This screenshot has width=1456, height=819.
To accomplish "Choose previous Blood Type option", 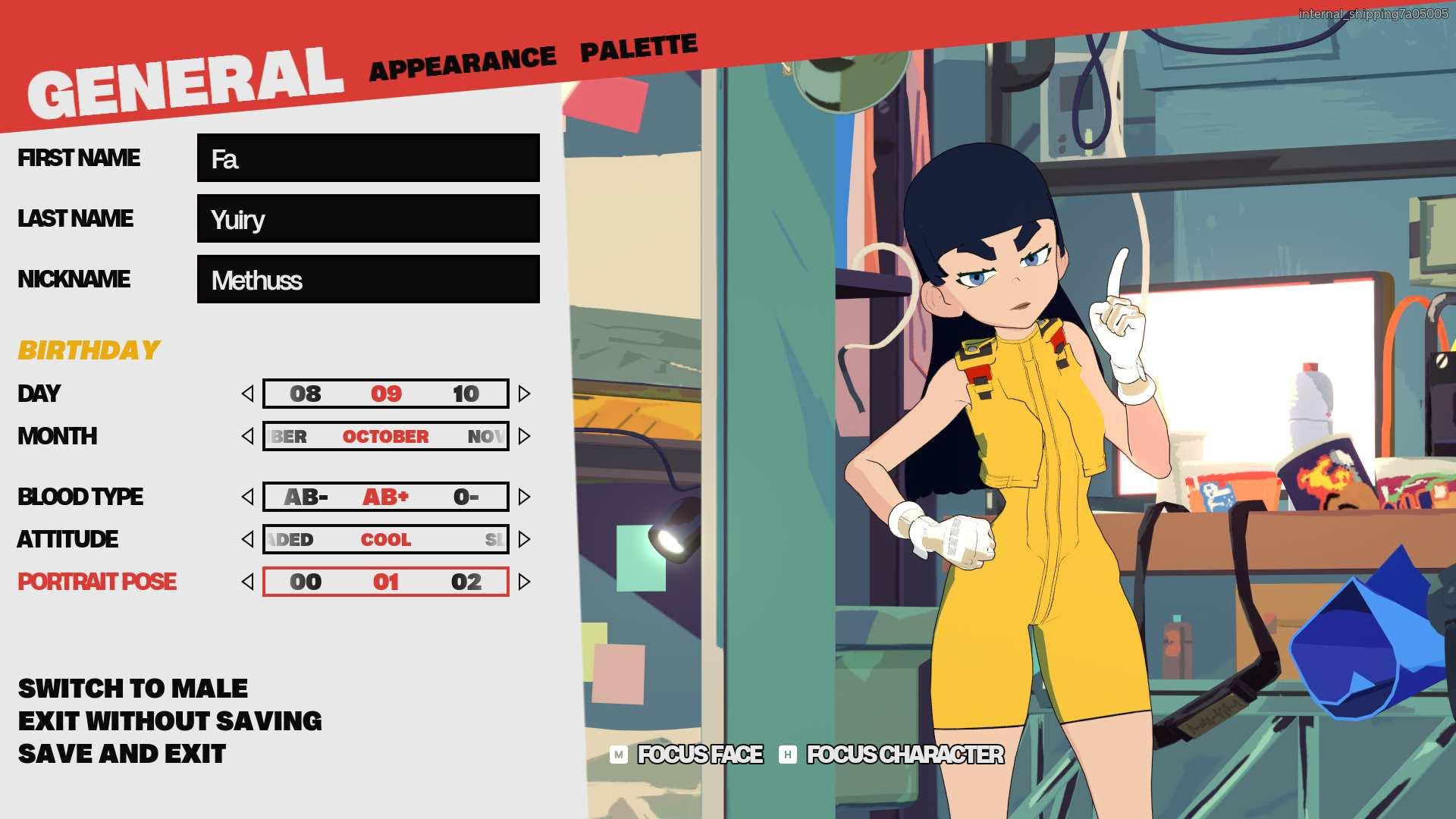I will [247, 497].
